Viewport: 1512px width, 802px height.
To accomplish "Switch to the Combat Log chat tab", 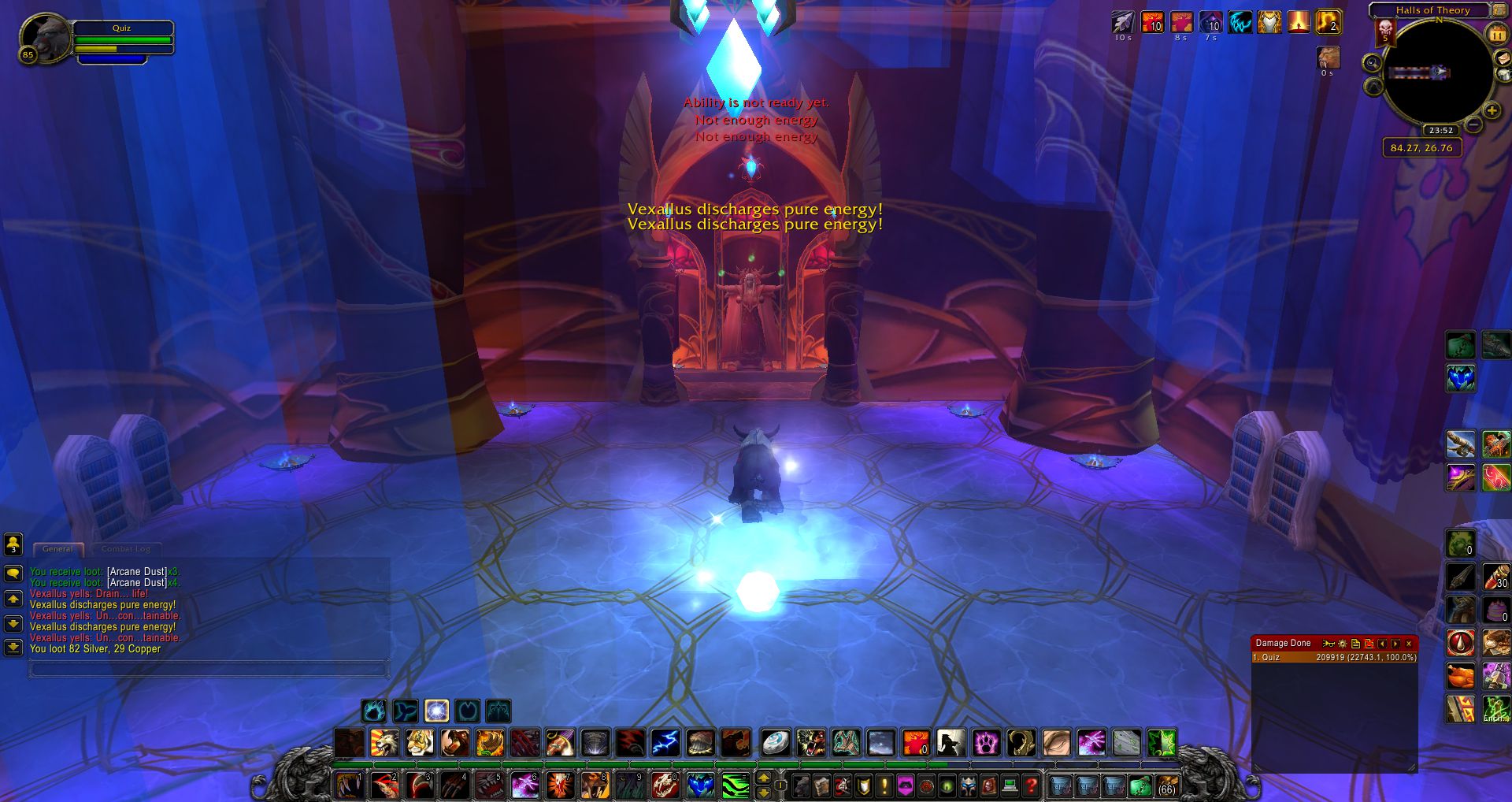I will pyautogui.click(x=125, y=549).
